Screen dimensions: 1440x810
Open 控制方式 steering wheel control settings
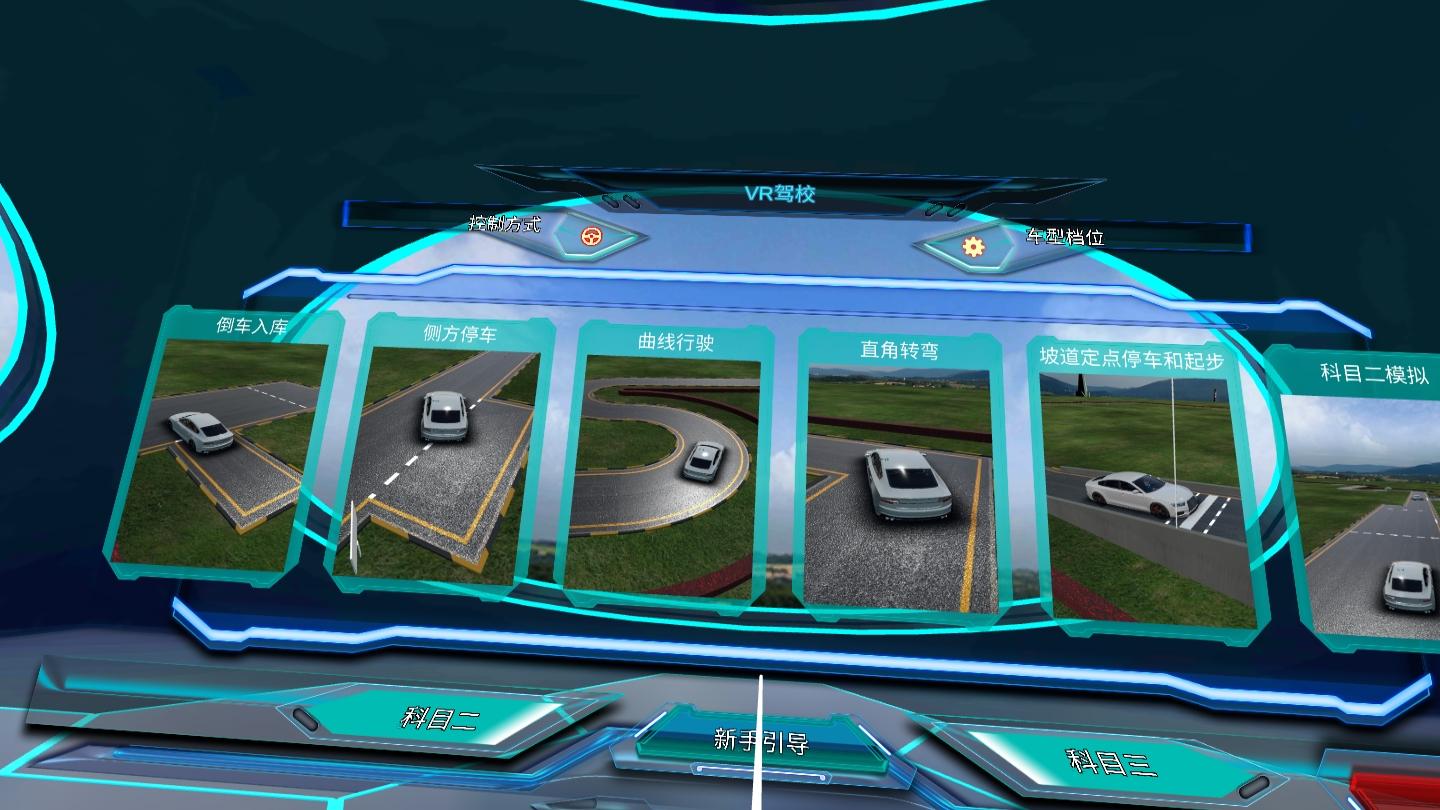tap(592, 238)
